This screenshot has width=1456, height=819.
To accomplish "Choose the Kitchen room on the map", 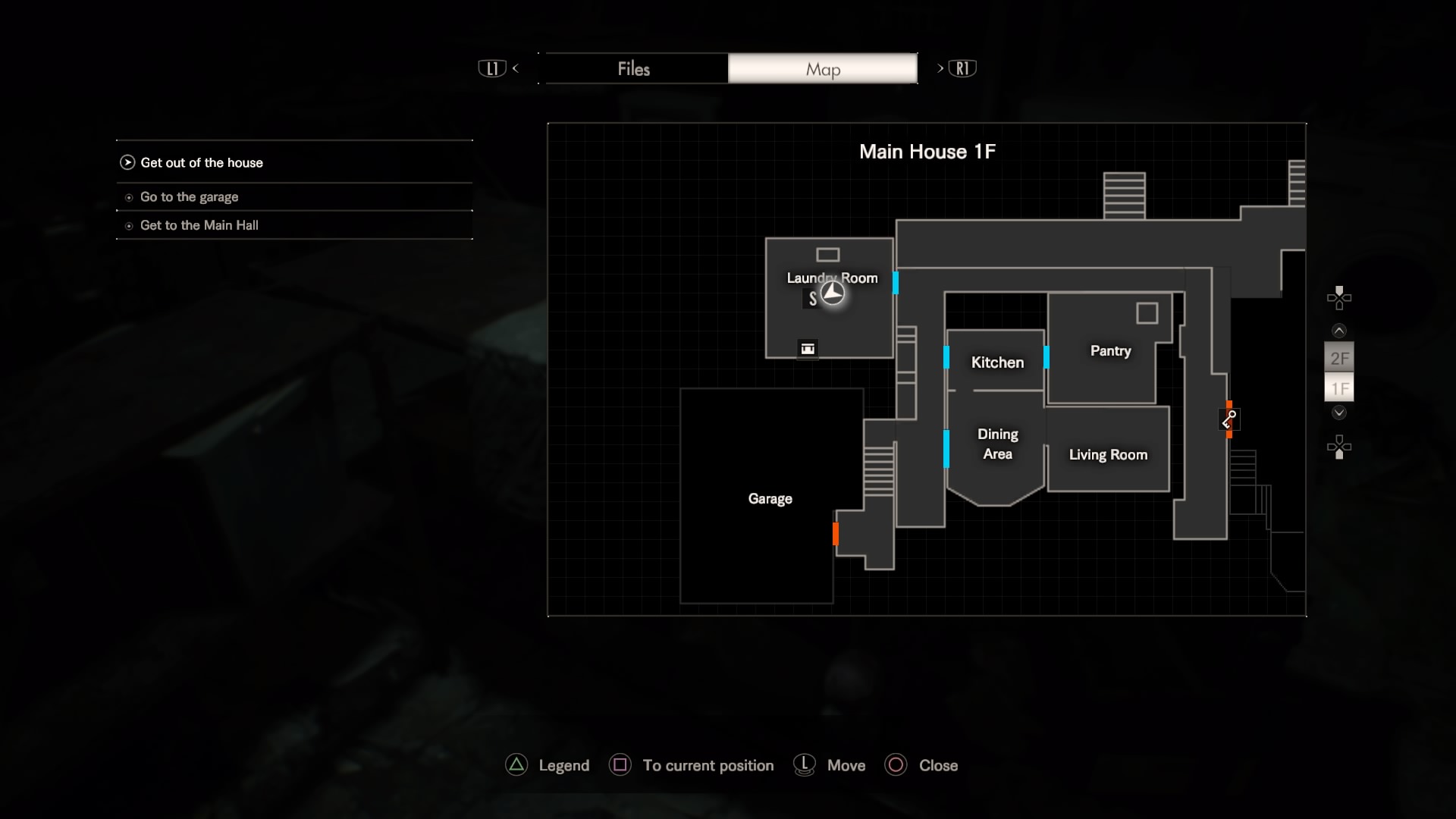I will tap(997, 362).
